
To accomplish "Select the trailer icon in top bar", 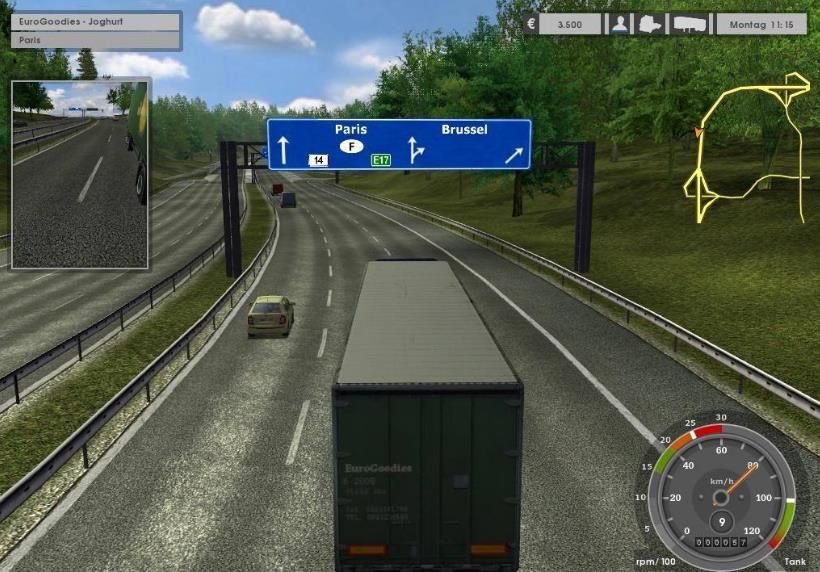I will (690, 24).
